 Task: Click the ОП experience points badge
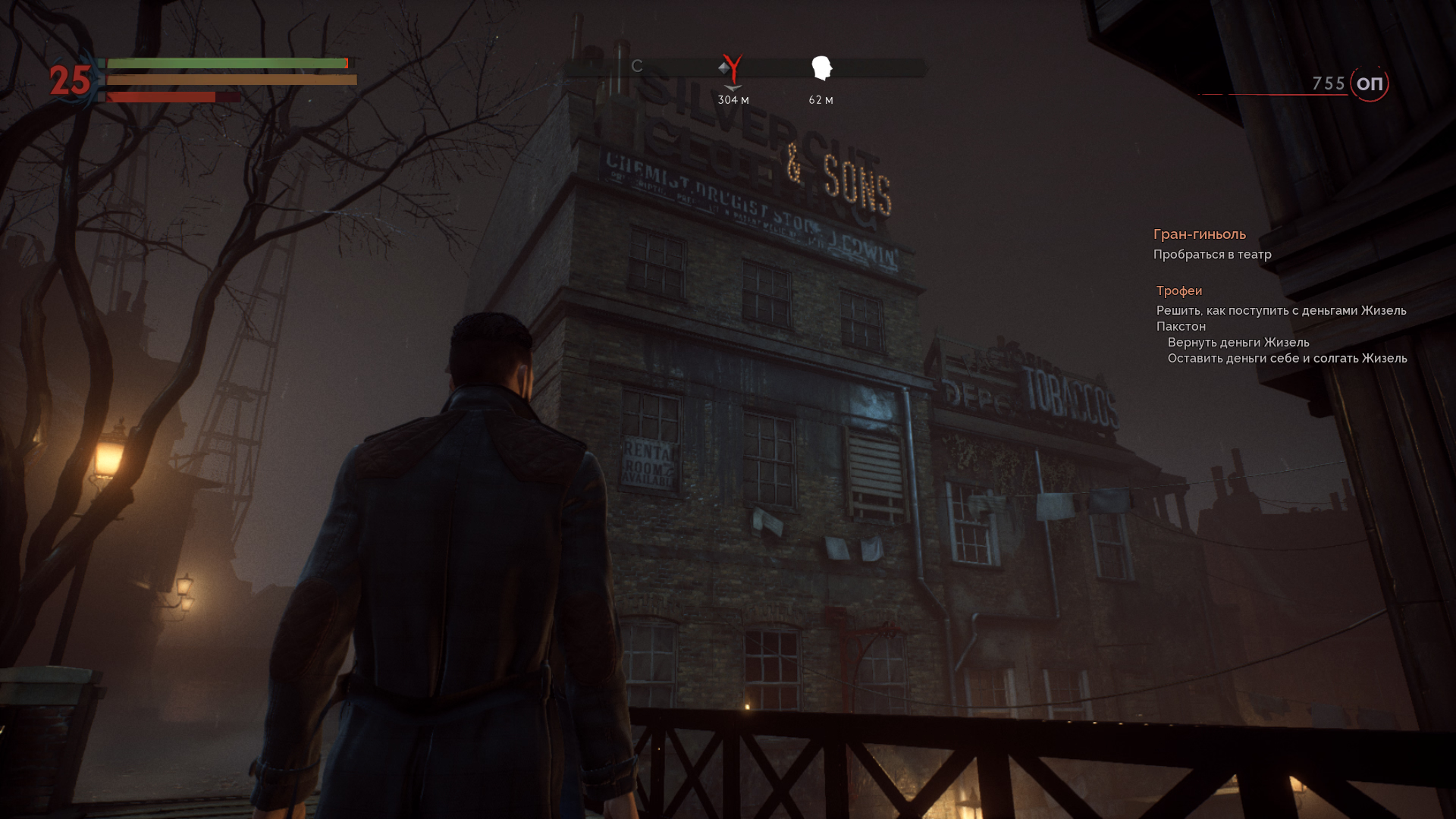click(1369, 84)
